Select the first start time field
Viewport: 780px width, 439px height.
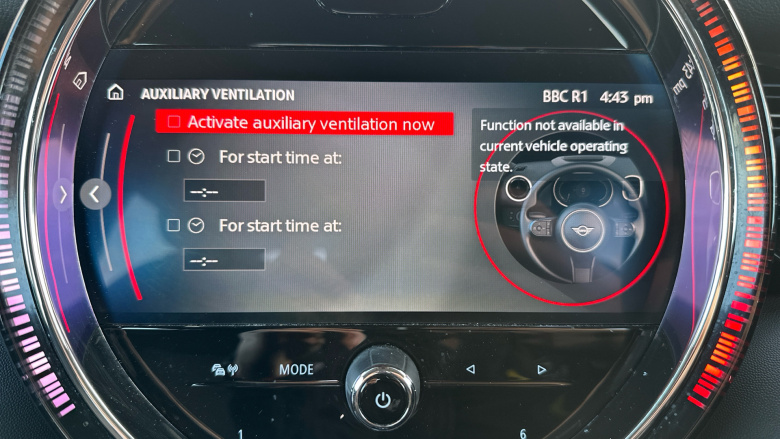pyautogui.click(x=224, y=191)
